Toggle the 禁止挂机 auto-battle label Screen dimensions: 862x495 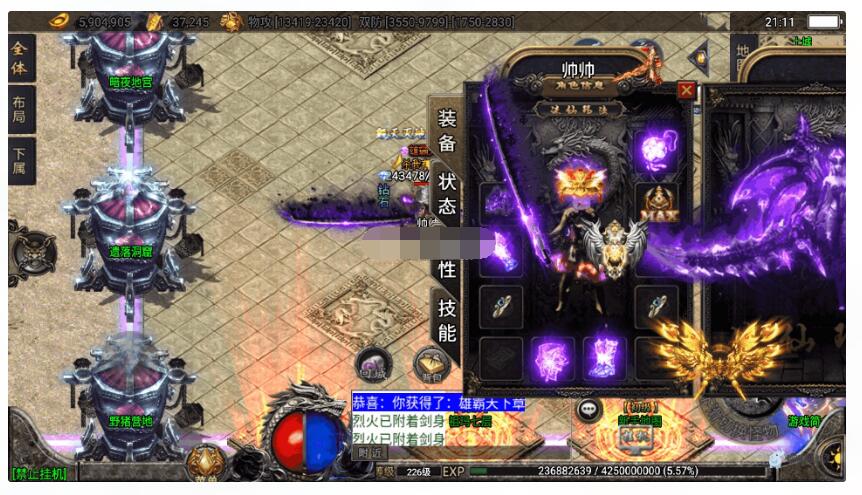(x=38, y=473)
